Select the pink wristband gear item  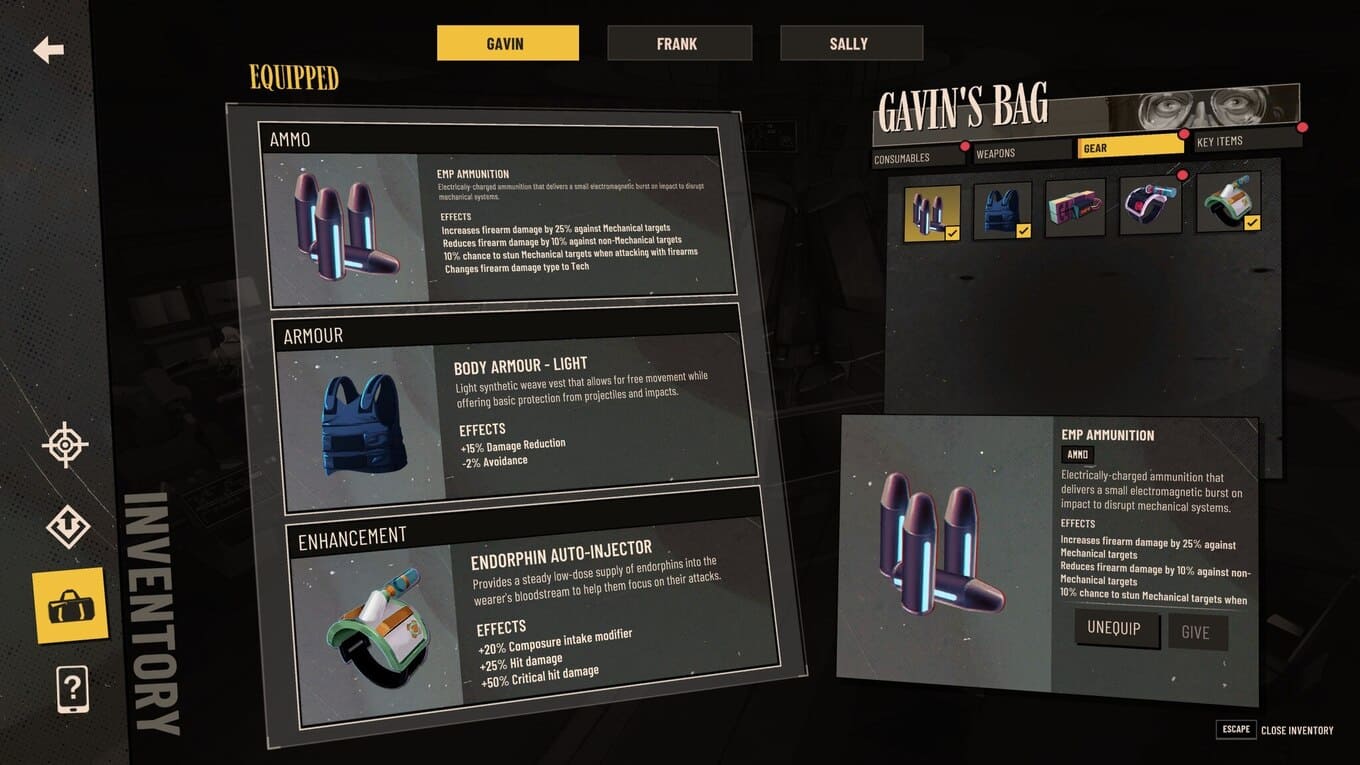pos(1149,206)
